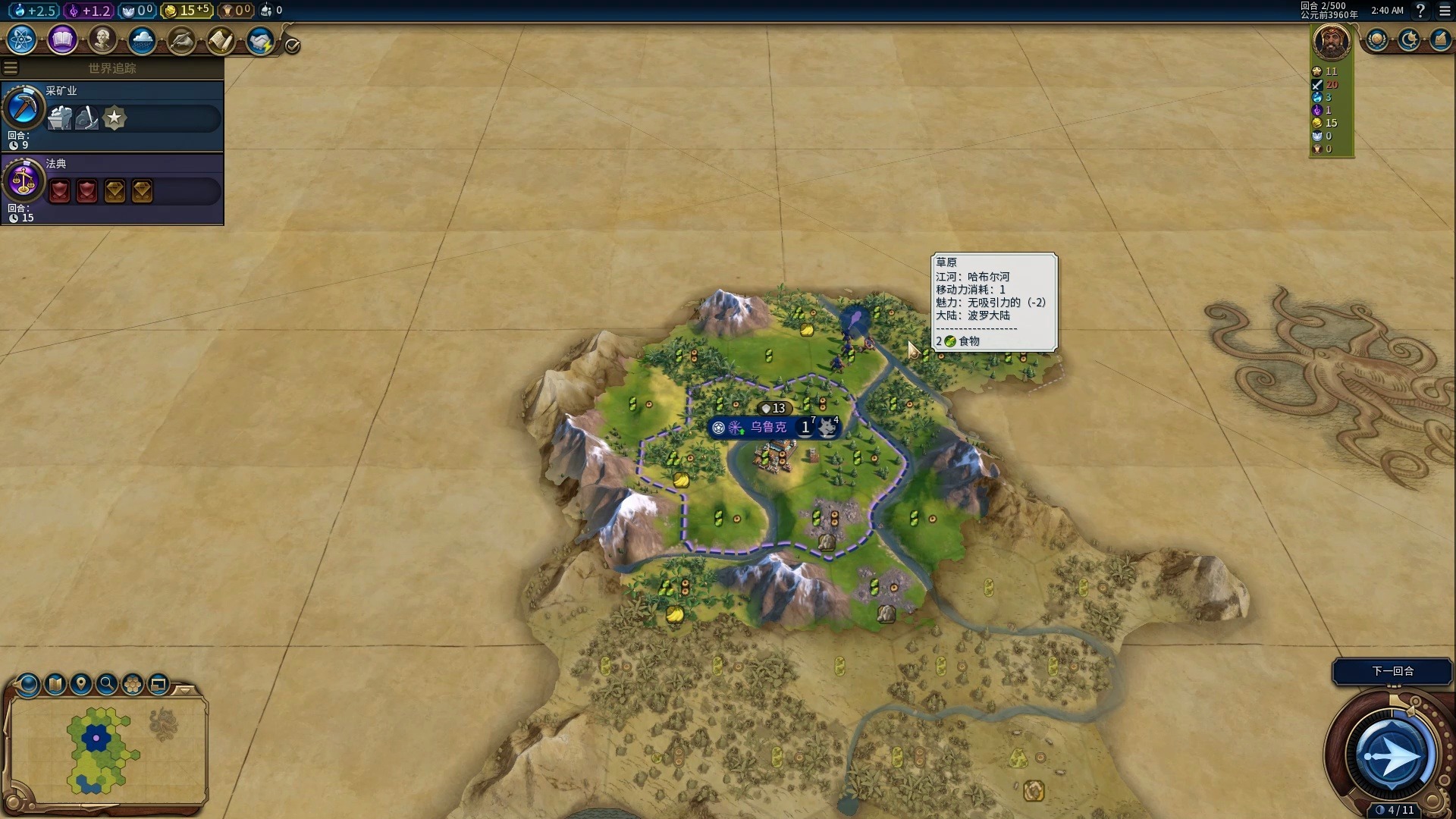Open the main game menu hamburger
This screenshot has height=819, width=1456.
click(1445, 11)
